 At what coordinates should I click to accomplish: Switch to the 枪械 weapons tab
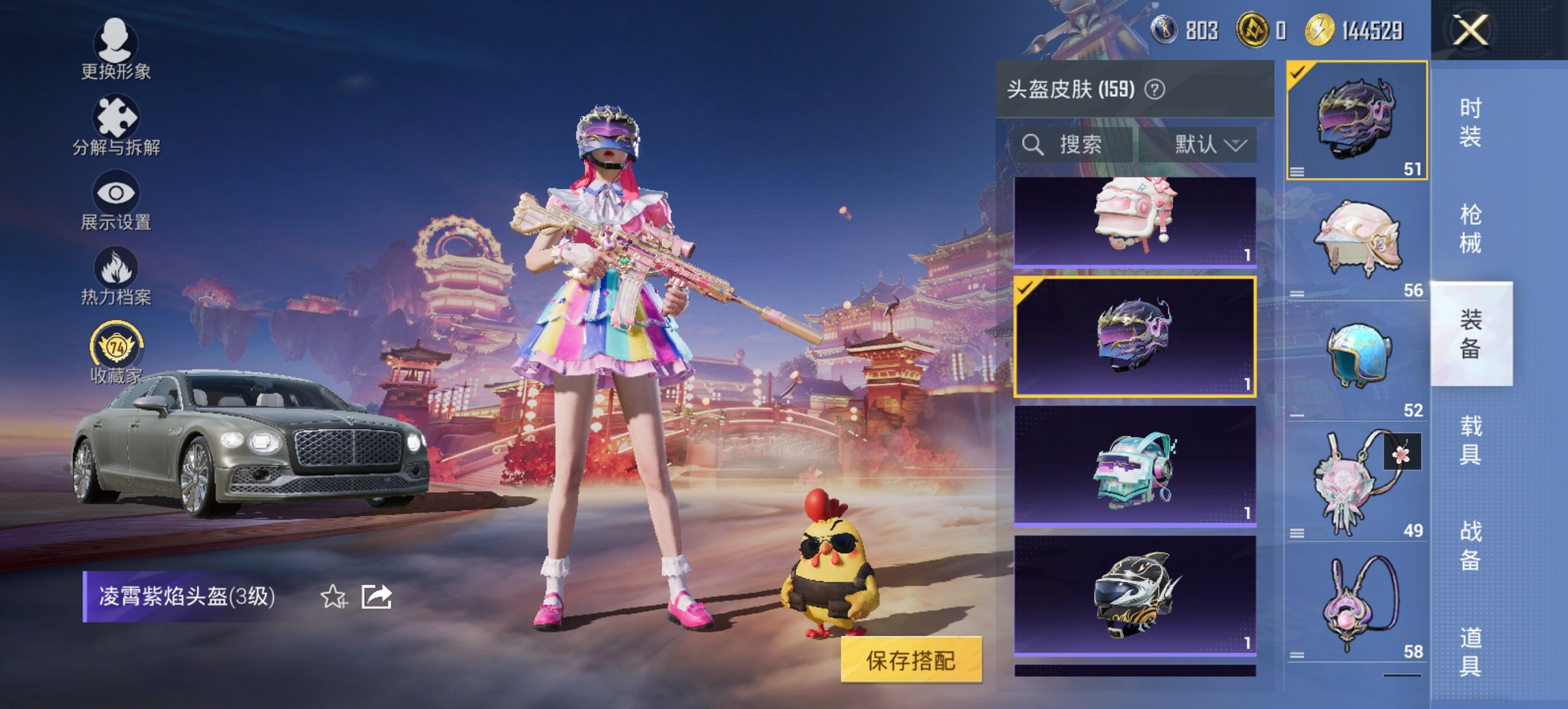tap(1469, 226)
